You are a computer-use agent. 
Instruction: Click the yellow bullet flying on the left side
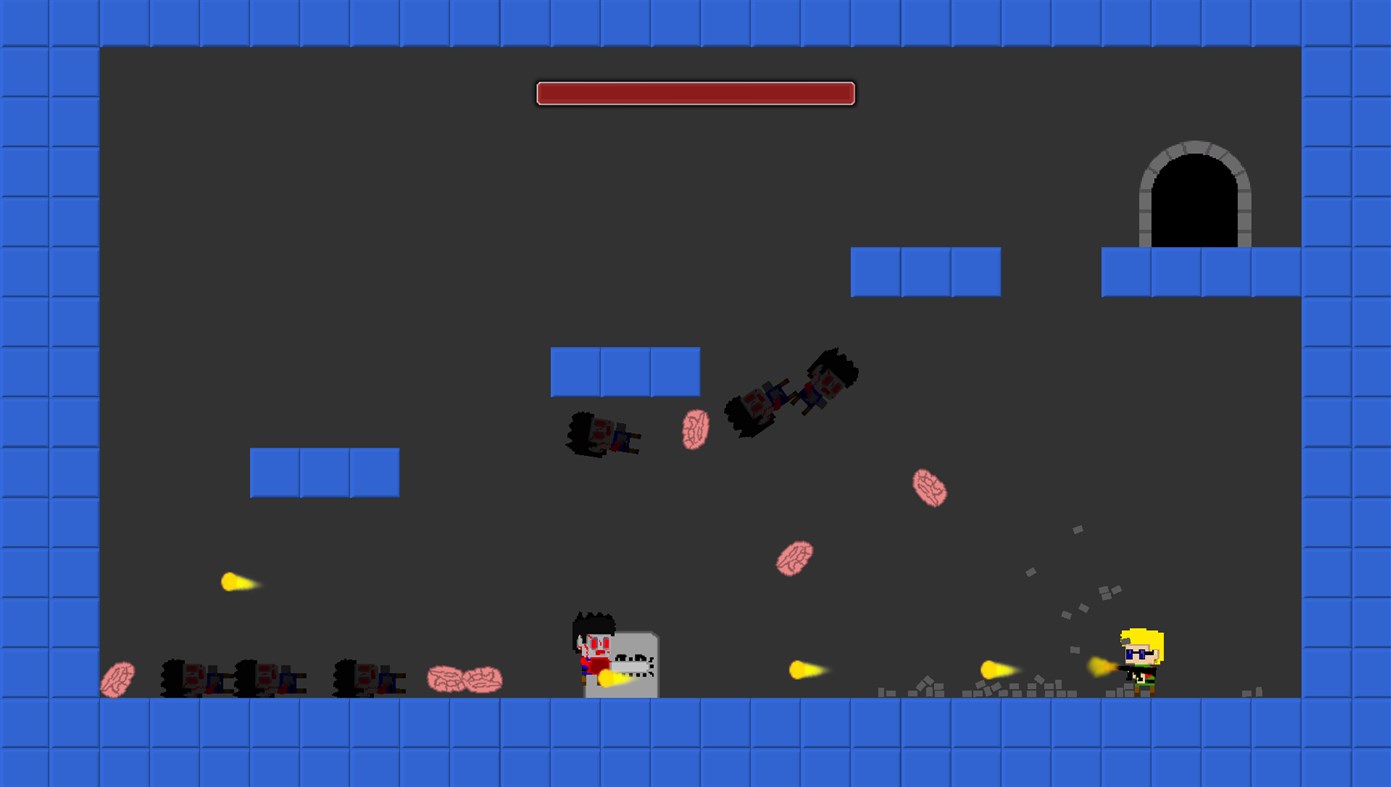point(237,581)
